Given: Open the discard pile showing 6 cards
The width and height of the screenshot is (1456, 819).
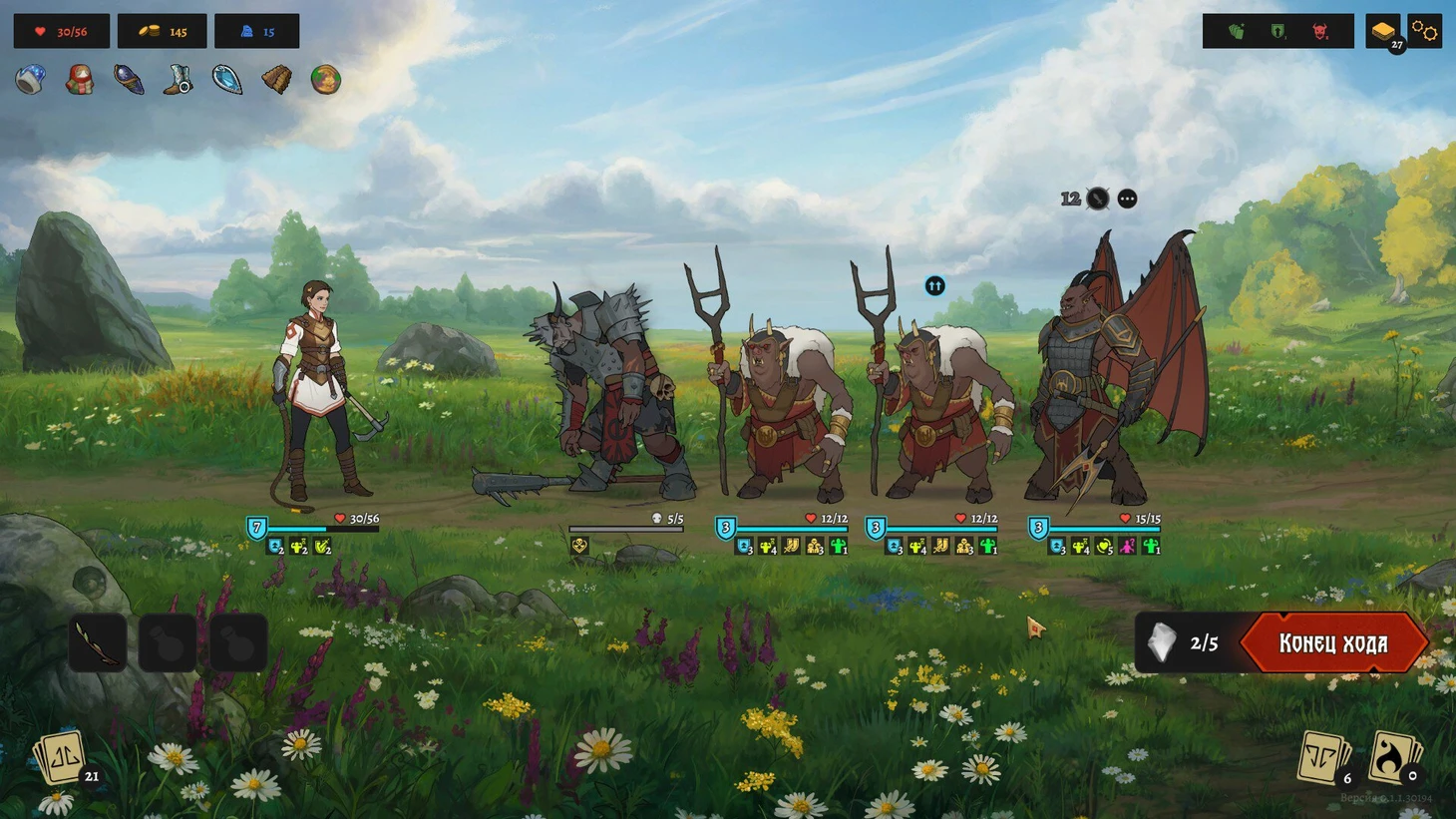Looking at the screenshot, I should [1323, 758].
